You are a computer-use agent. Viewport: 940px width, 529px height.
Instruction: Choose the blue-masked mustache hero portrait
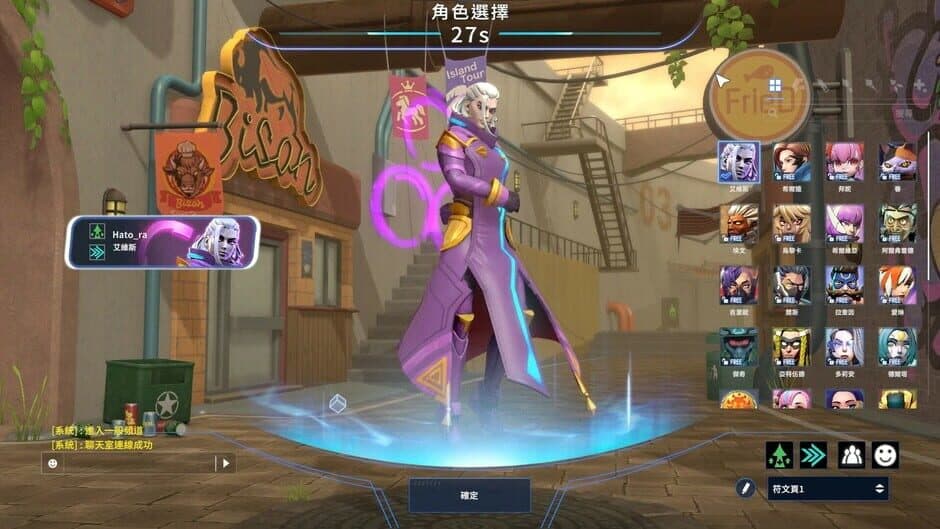tap(845, 285)
